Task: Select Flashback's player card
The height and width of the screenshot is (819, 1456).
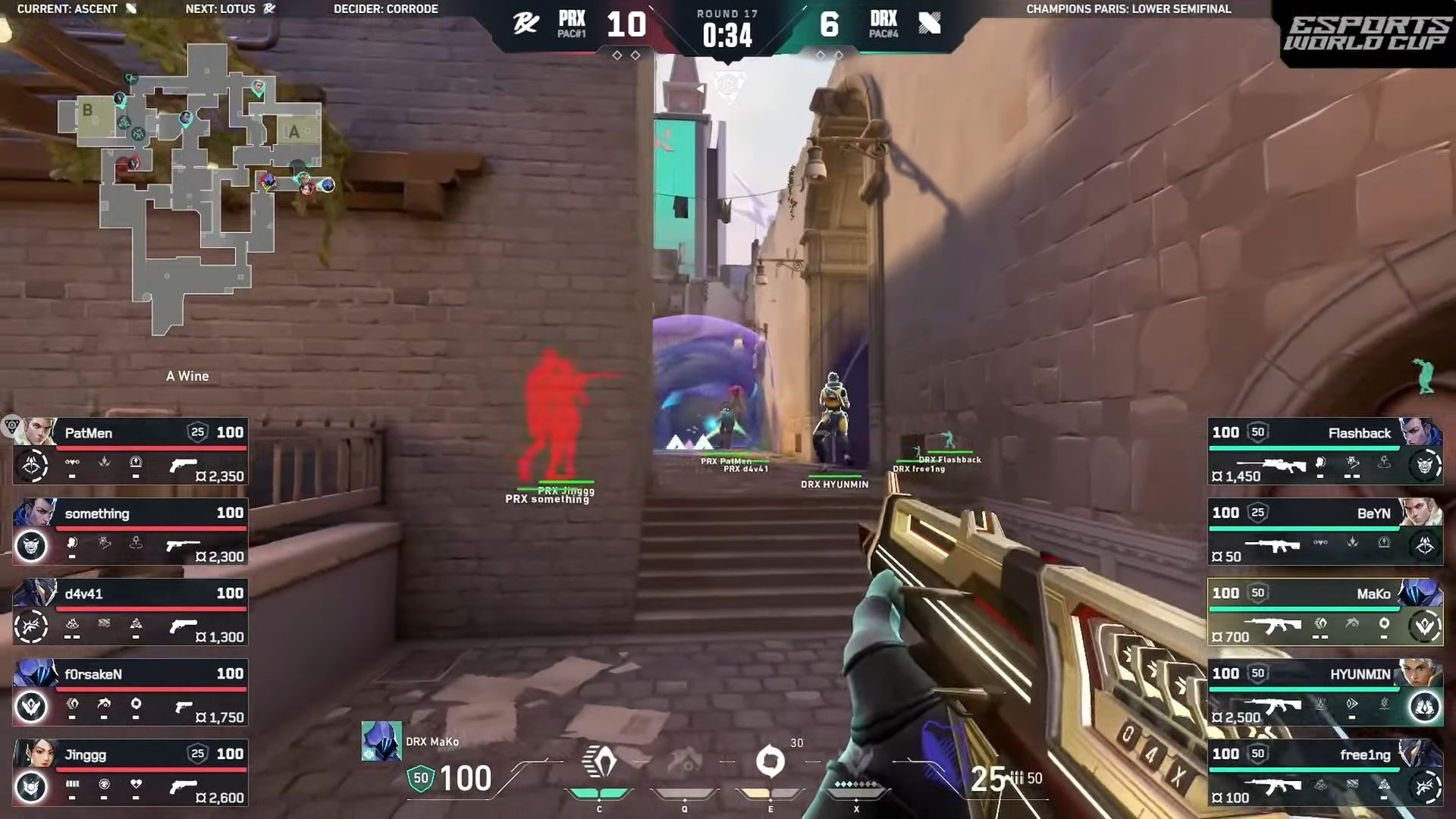Action: pyautogui.click(x=1324, y=450)
